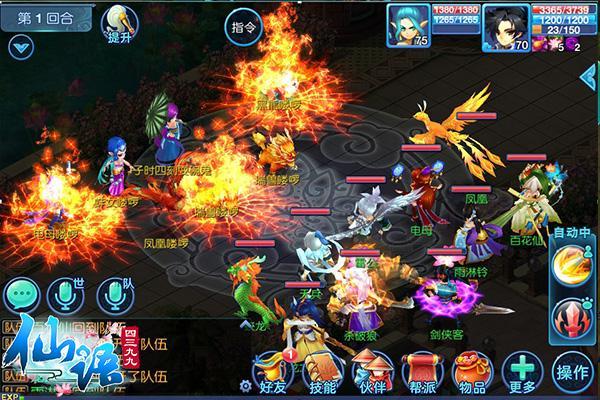Expand the dropdown arrow under the round counter
600x400 pixels.
coord(22,46)
